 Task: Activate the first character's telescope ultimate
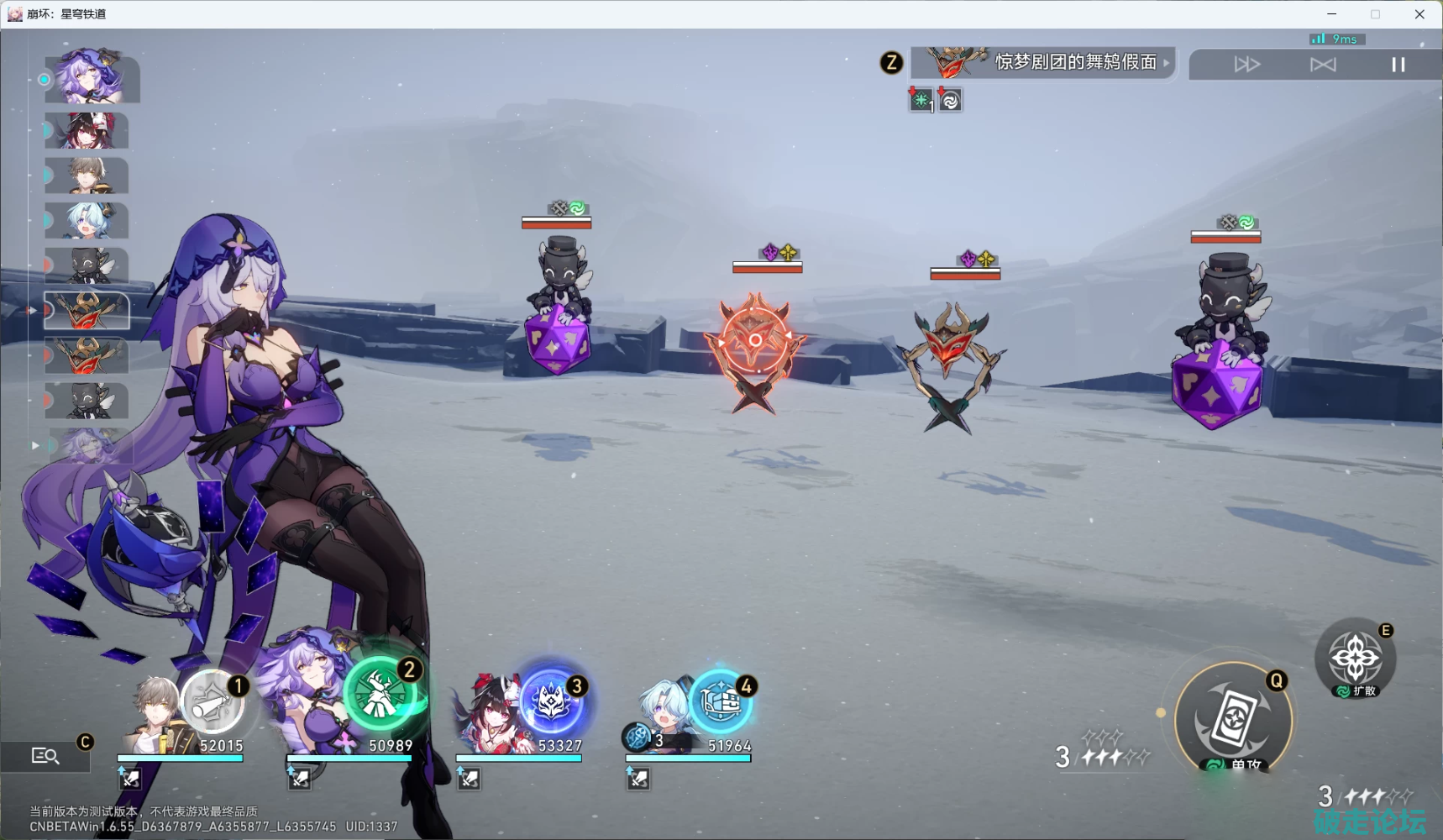(x=213, y=702)
